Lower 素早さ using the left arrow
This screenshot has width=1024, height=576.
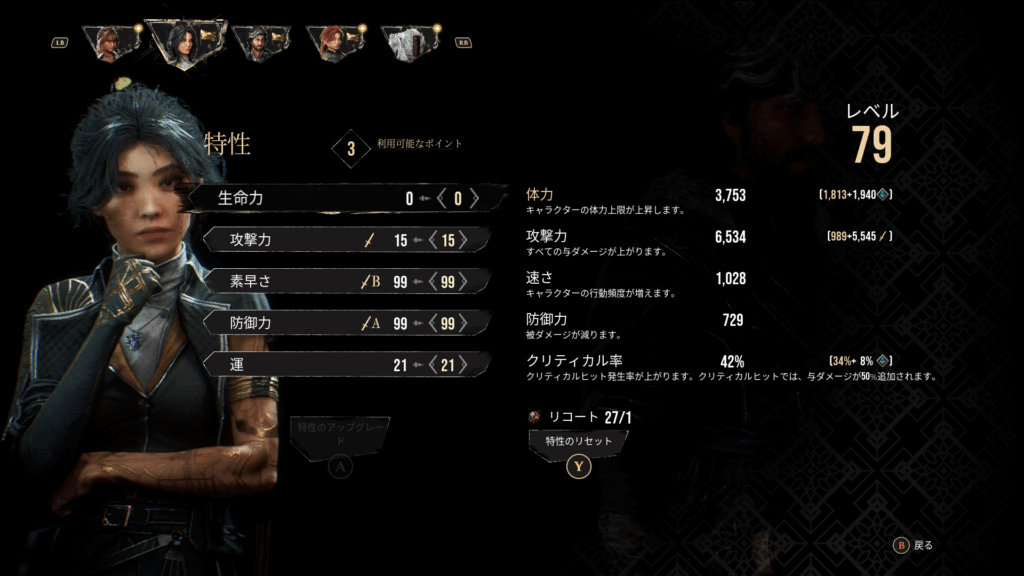(x=431, y=282)
